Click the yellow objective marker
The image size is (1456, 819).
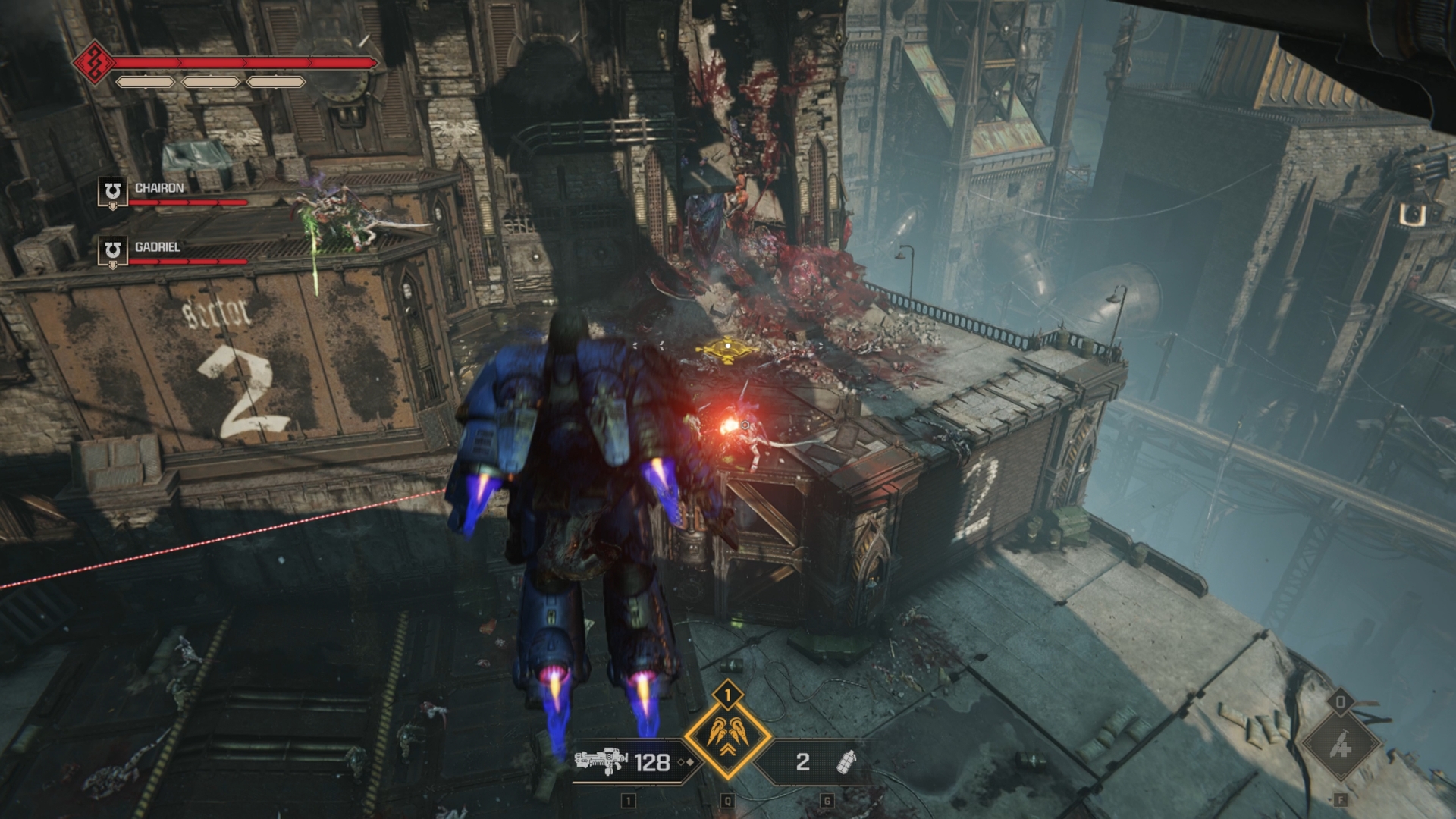click(727, 347)
